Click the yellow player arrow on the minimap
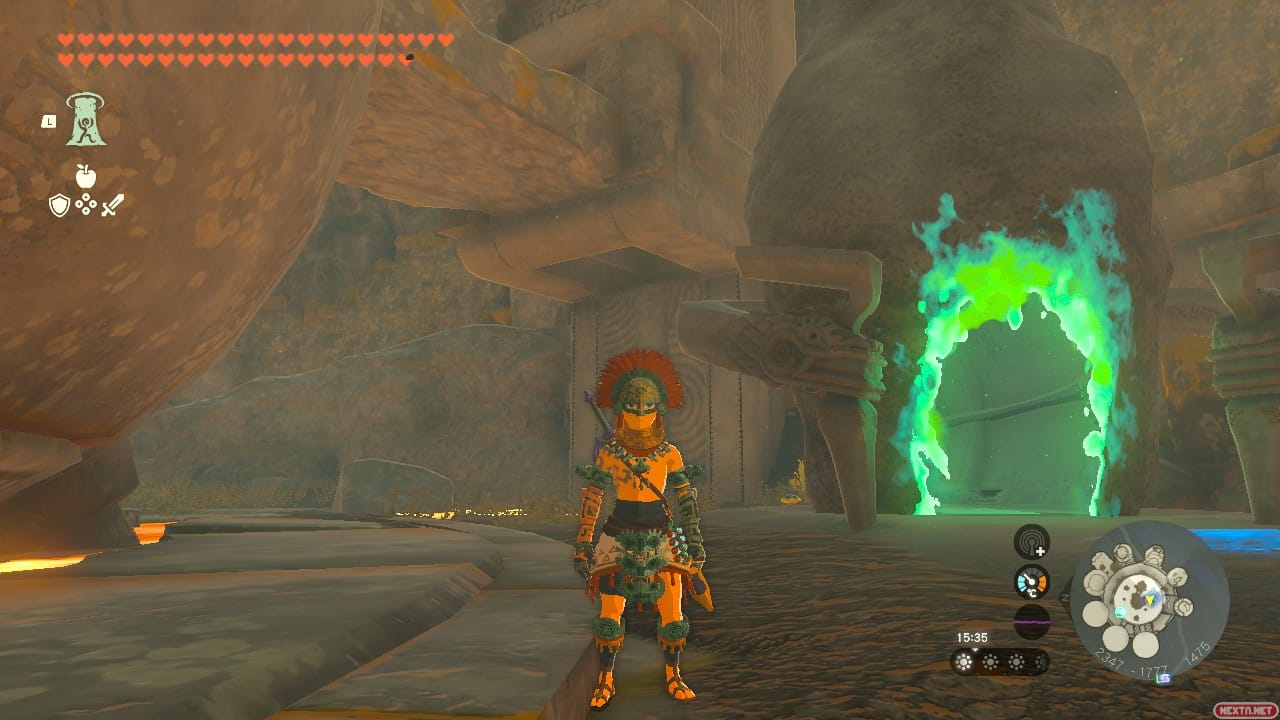Viewport: 1280px width, 720px height. pyautogui.click(x=1150, y=600)
